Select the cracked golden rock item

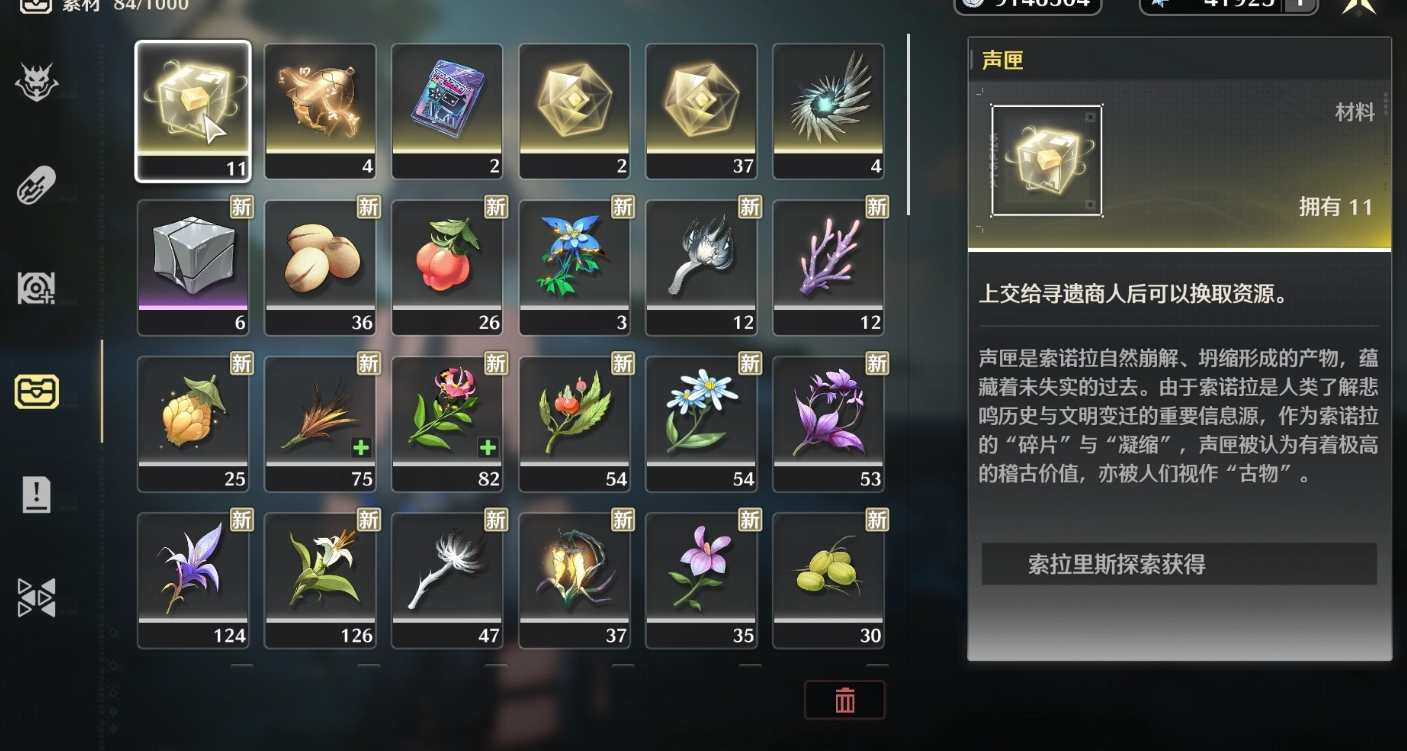(x=320, y=110)
